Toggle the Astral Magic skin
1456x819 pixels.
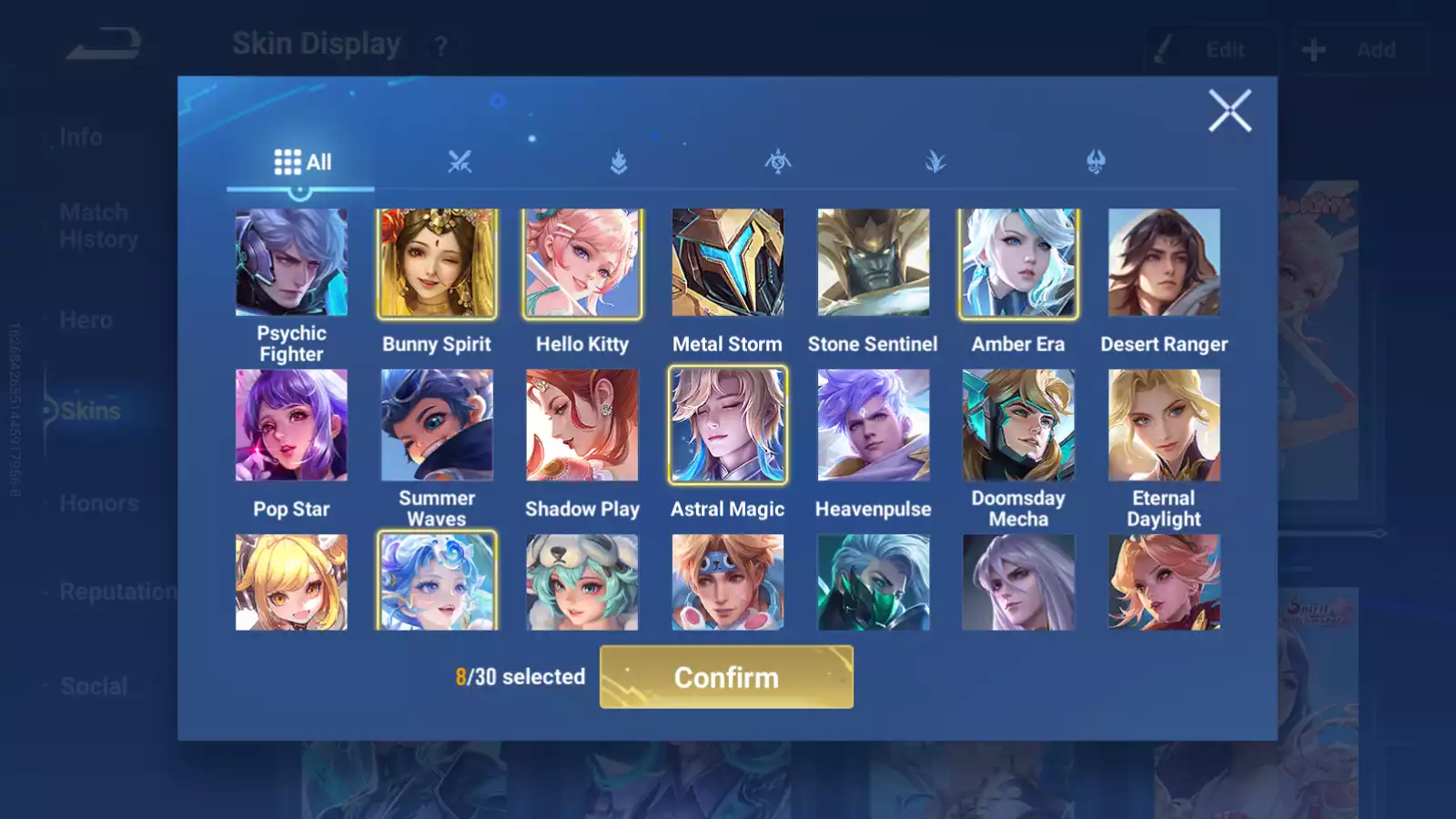pos(727,425)
